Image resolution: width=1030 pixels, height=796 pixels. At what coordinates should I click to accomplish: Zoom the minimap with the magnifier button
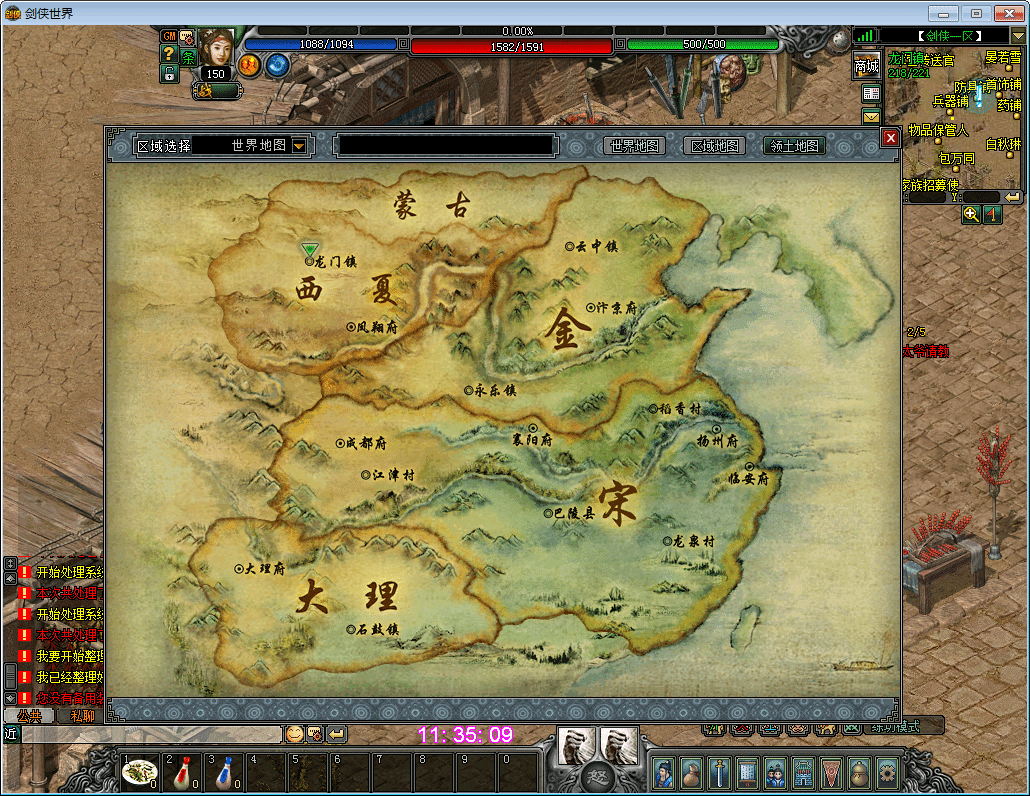(971, 214)
